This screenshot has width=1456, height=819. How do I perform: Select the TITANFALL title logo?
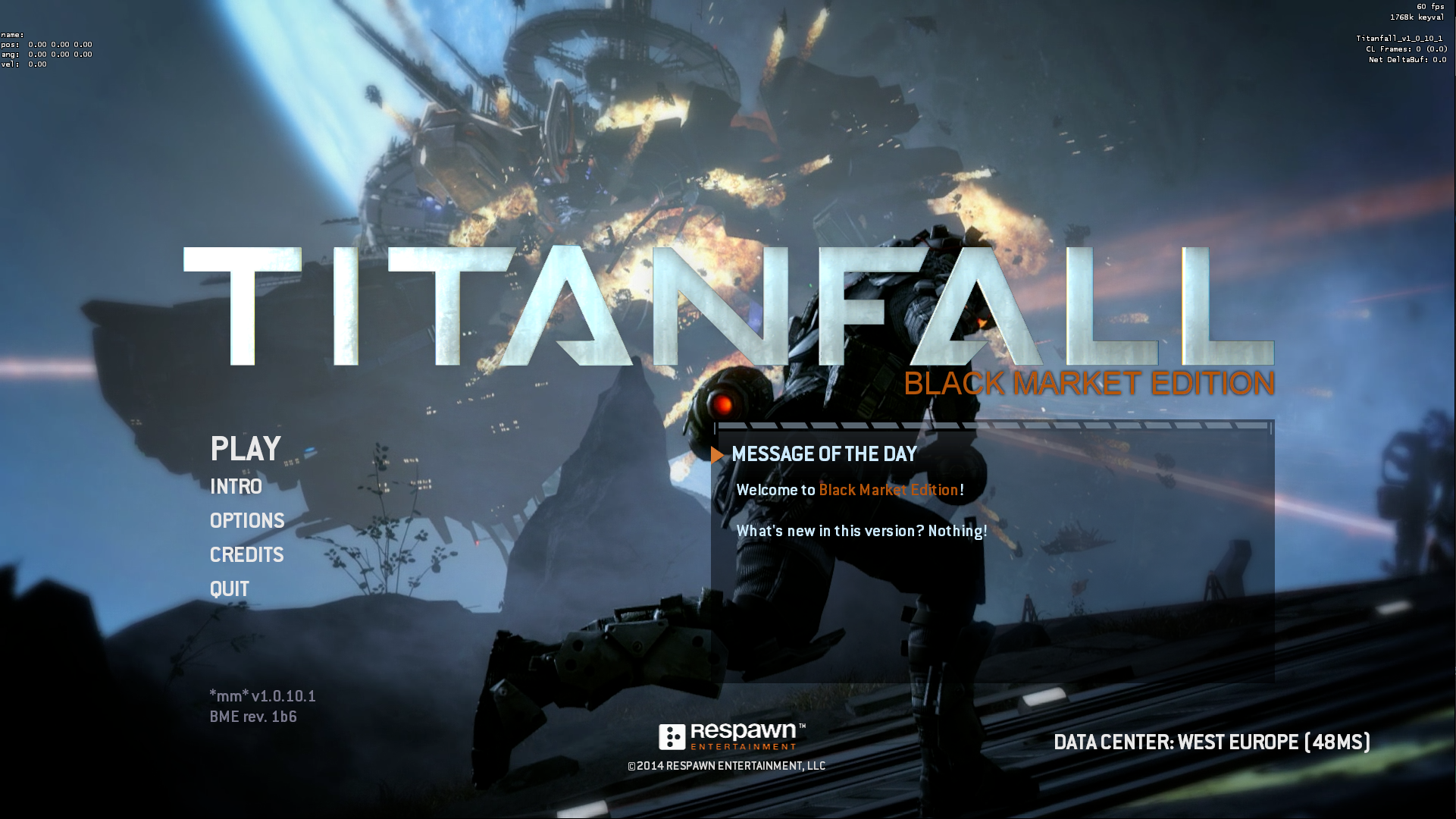click(728, 303)
